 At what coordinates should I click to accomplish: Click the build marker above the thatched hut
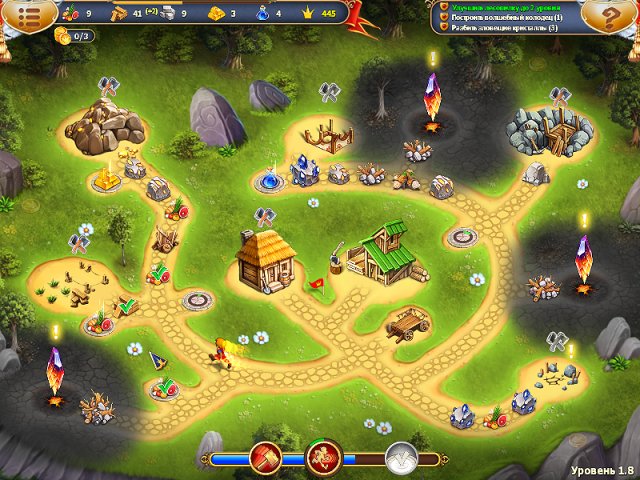pos(264,215)
